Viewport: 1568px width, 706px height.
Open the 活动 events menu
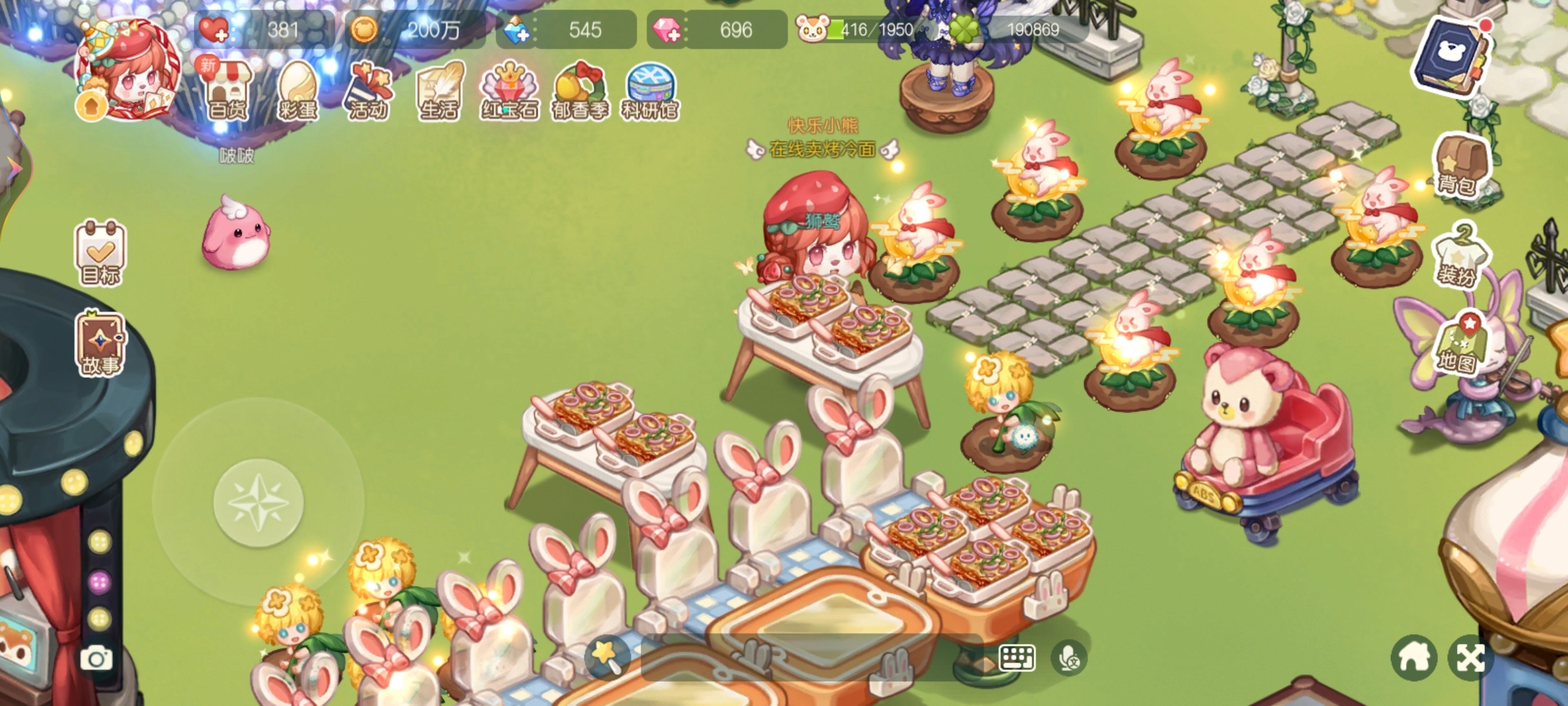pos(368,92)
